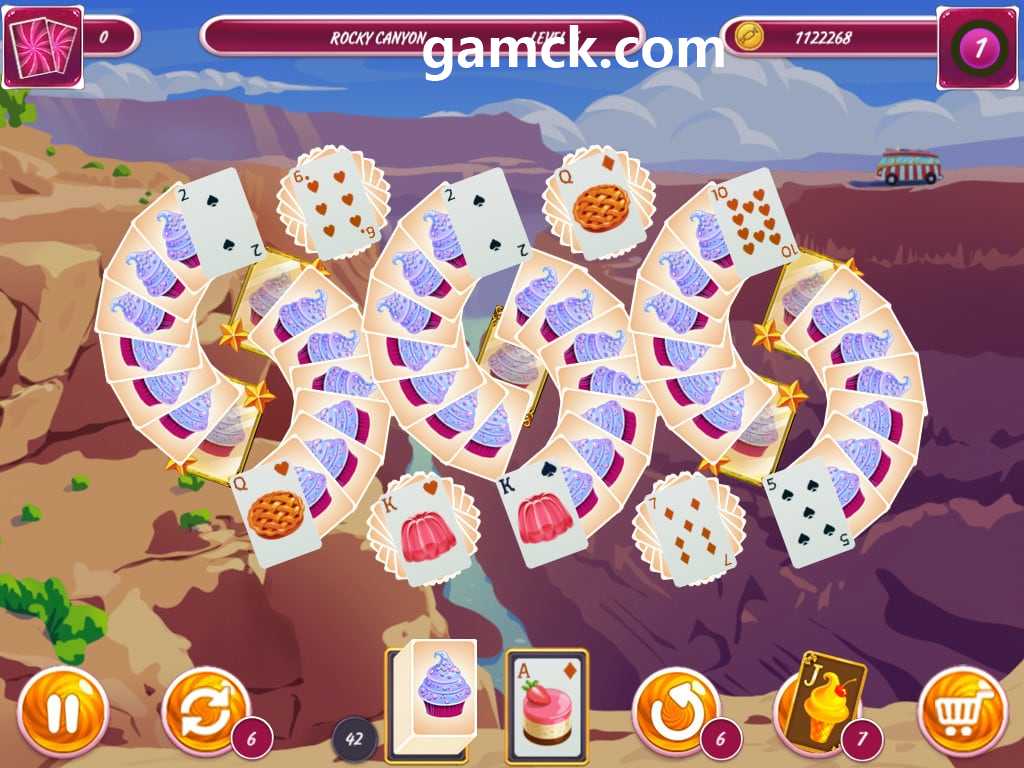
Task: Pause the game with the orange button
Action: coord(62,711)
